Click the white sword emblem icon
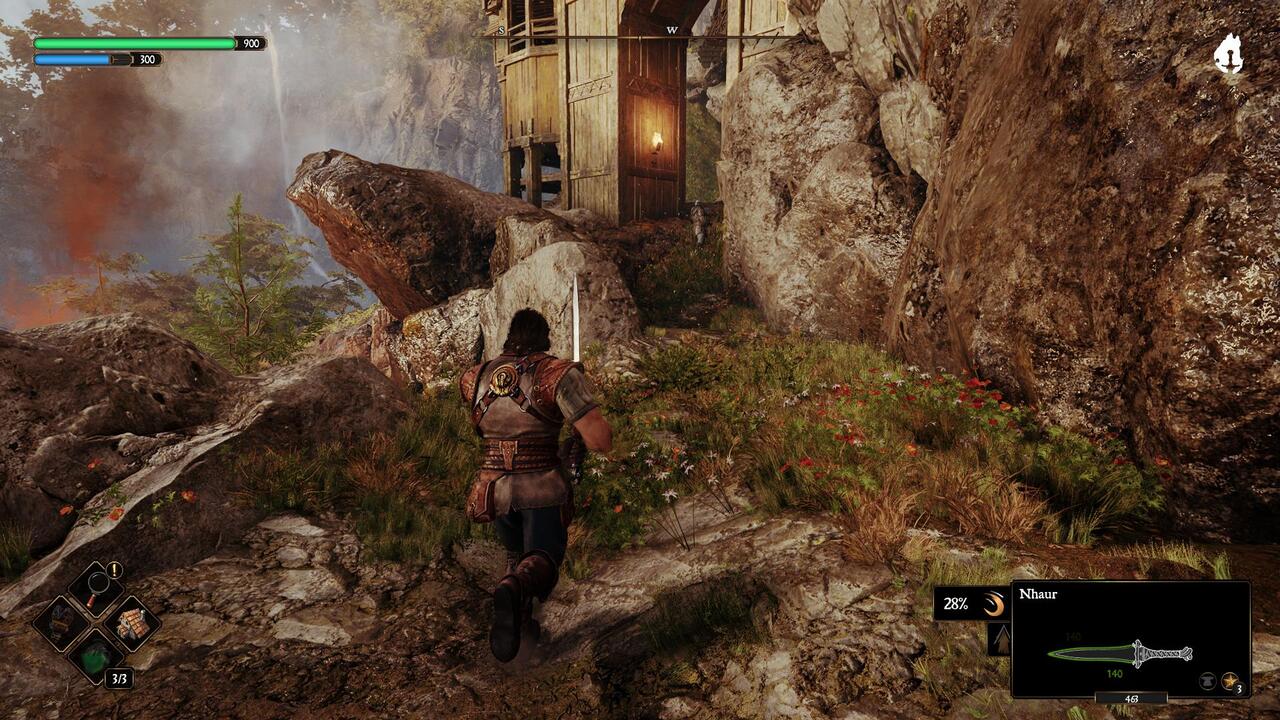This screenshot has width=1280, height=720. click(1228, 54)
